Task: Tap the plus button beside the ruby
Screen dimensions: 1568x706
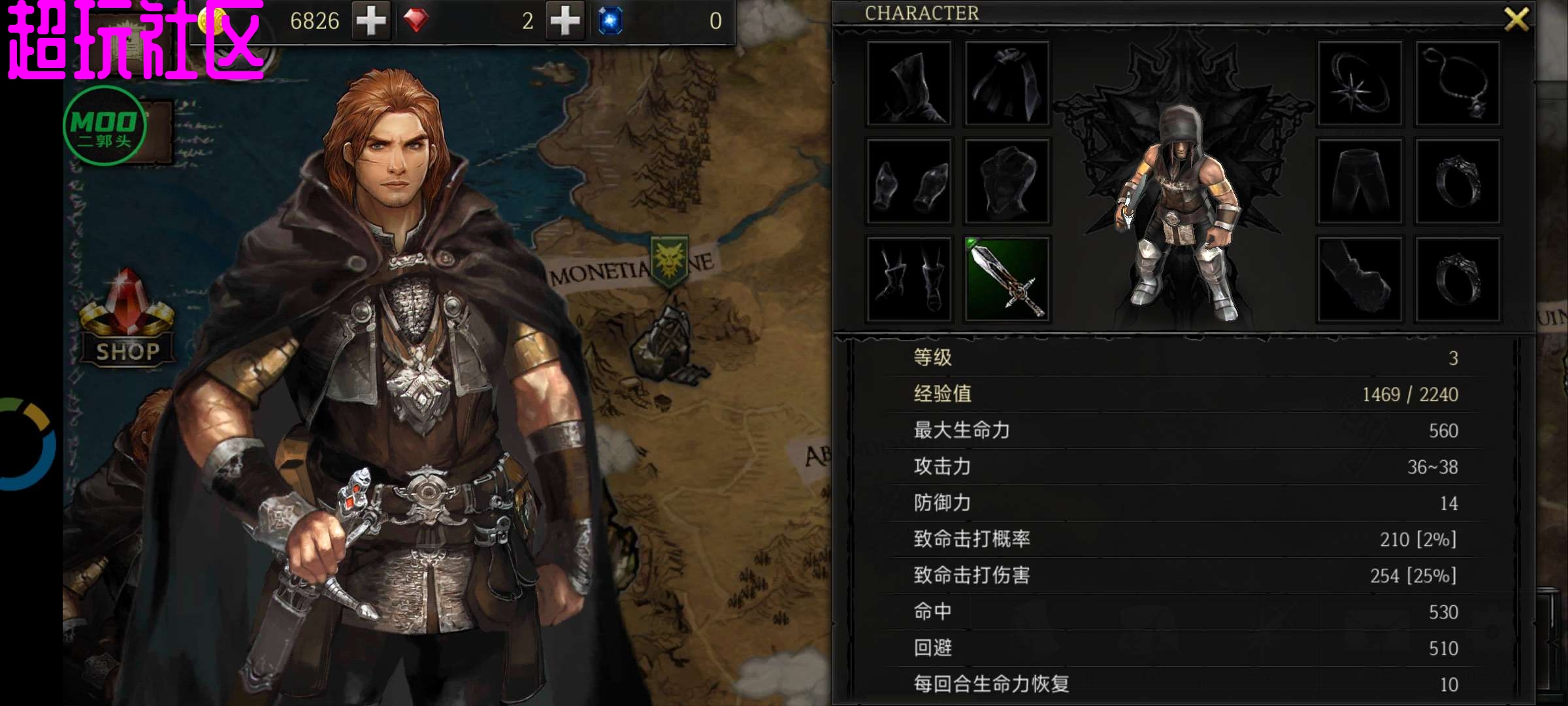Action: tap(565, 21)
